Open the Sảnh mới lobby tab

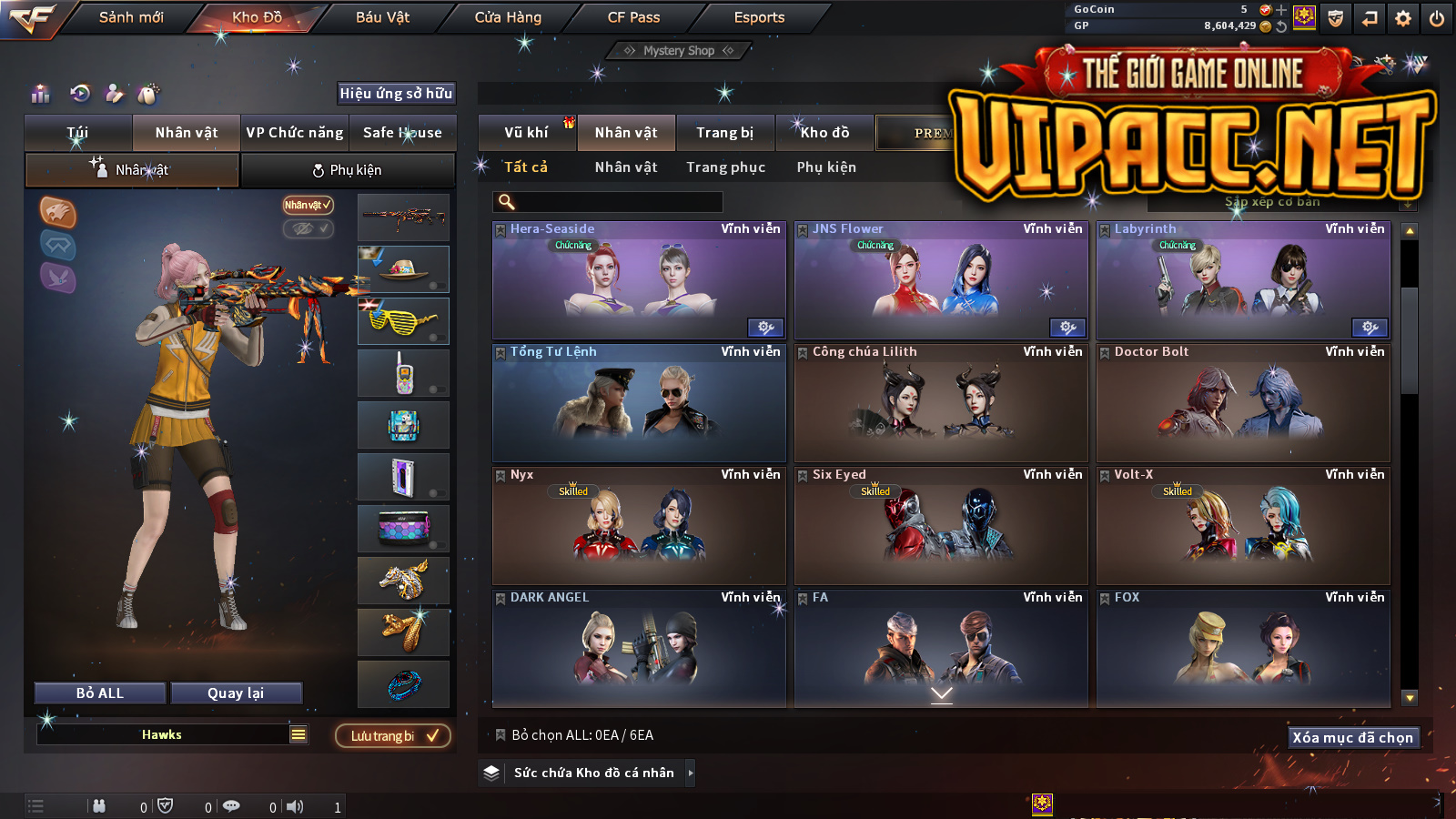pos(131,17)
